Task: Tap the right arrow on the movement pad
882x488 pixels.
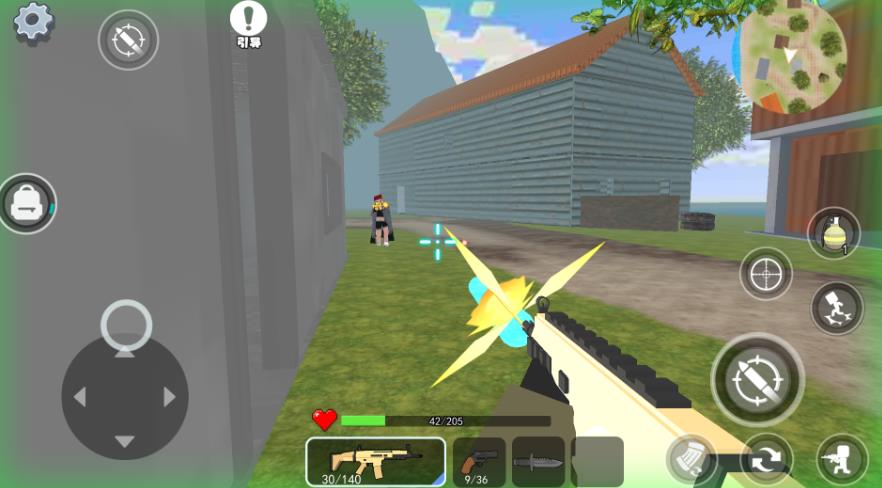Action: click(x=169, y=397)
